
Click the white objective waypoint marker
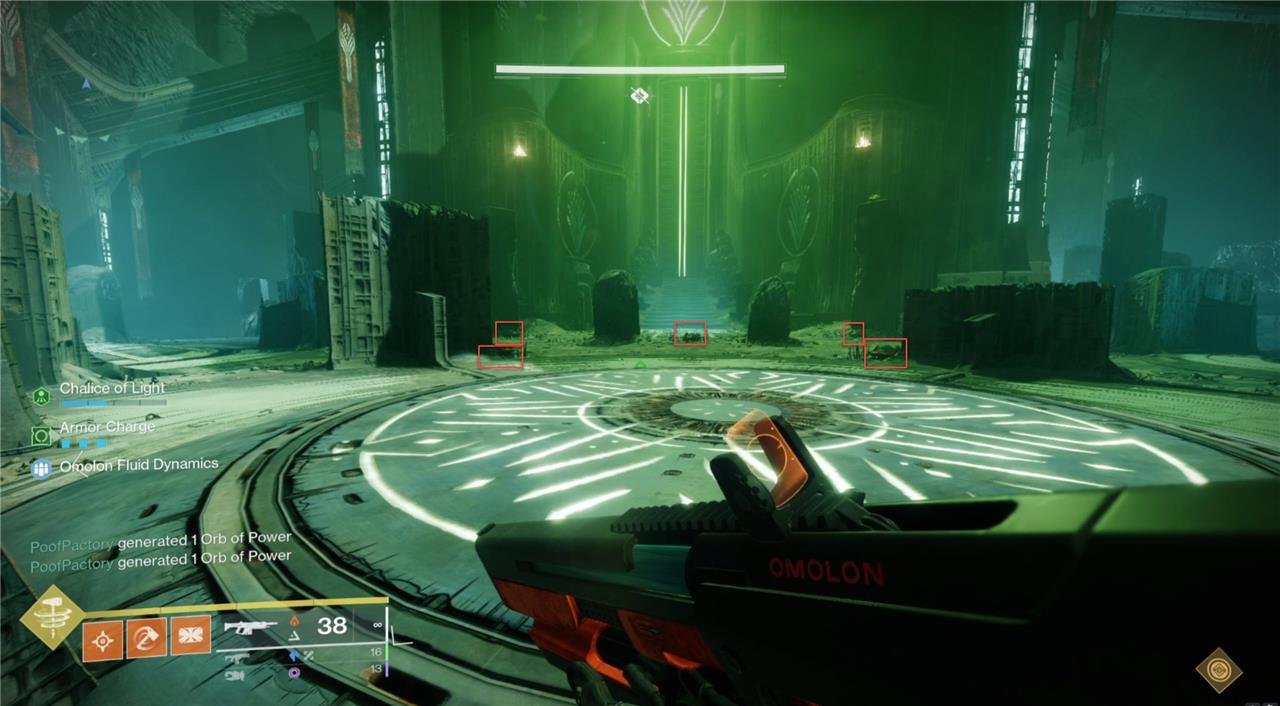pyautogui.click(x=640, y=96)
